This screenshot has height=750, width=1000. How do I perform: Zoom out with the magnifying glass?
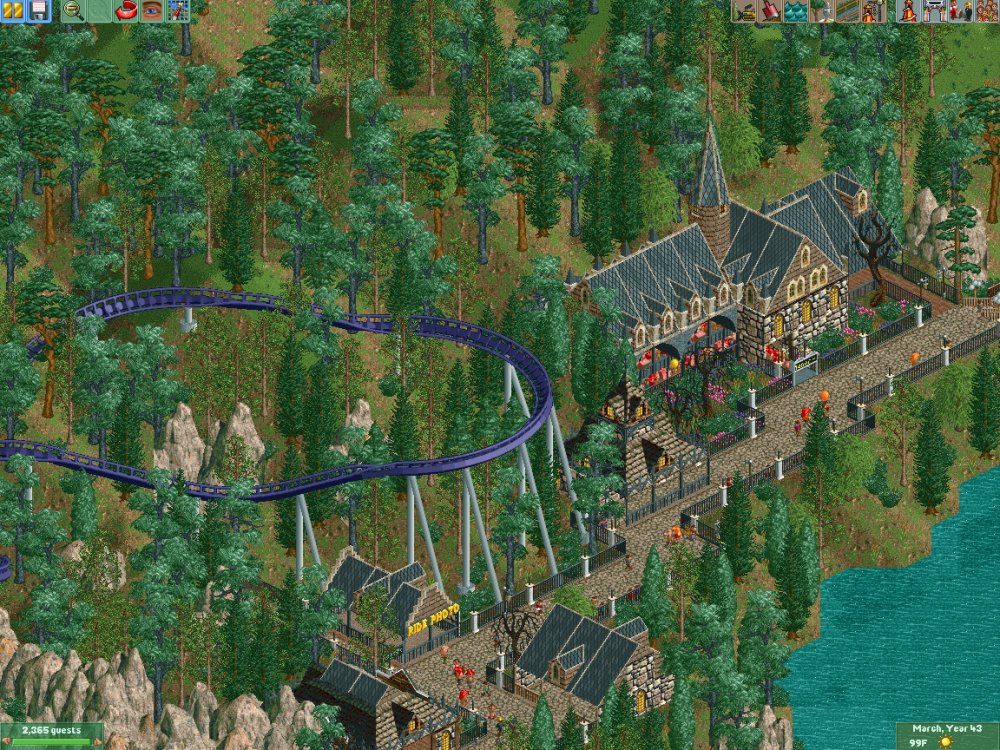(x=73, y=11)
